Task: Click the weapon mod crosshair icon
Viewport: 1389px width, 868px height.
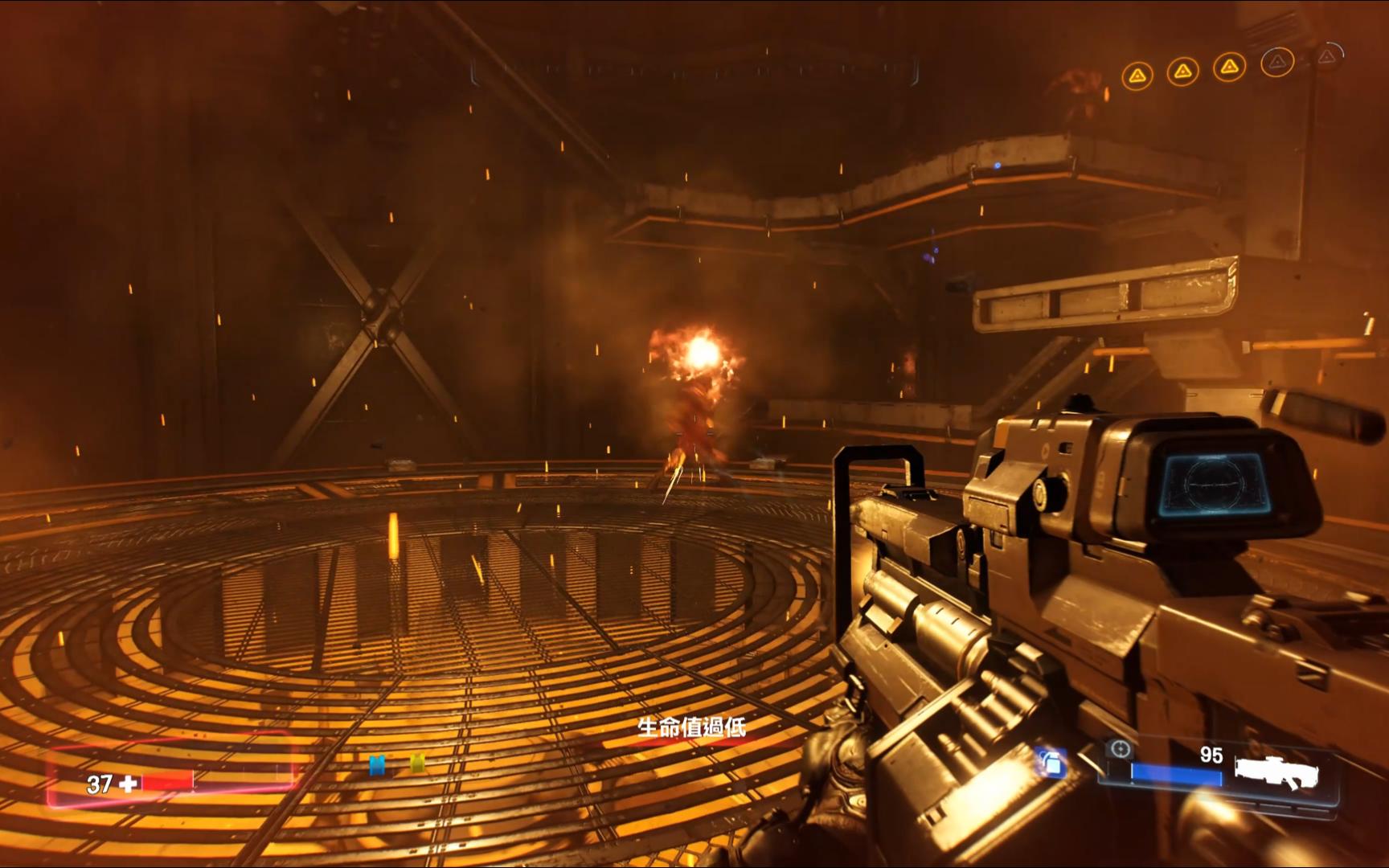Action: 1118,750
